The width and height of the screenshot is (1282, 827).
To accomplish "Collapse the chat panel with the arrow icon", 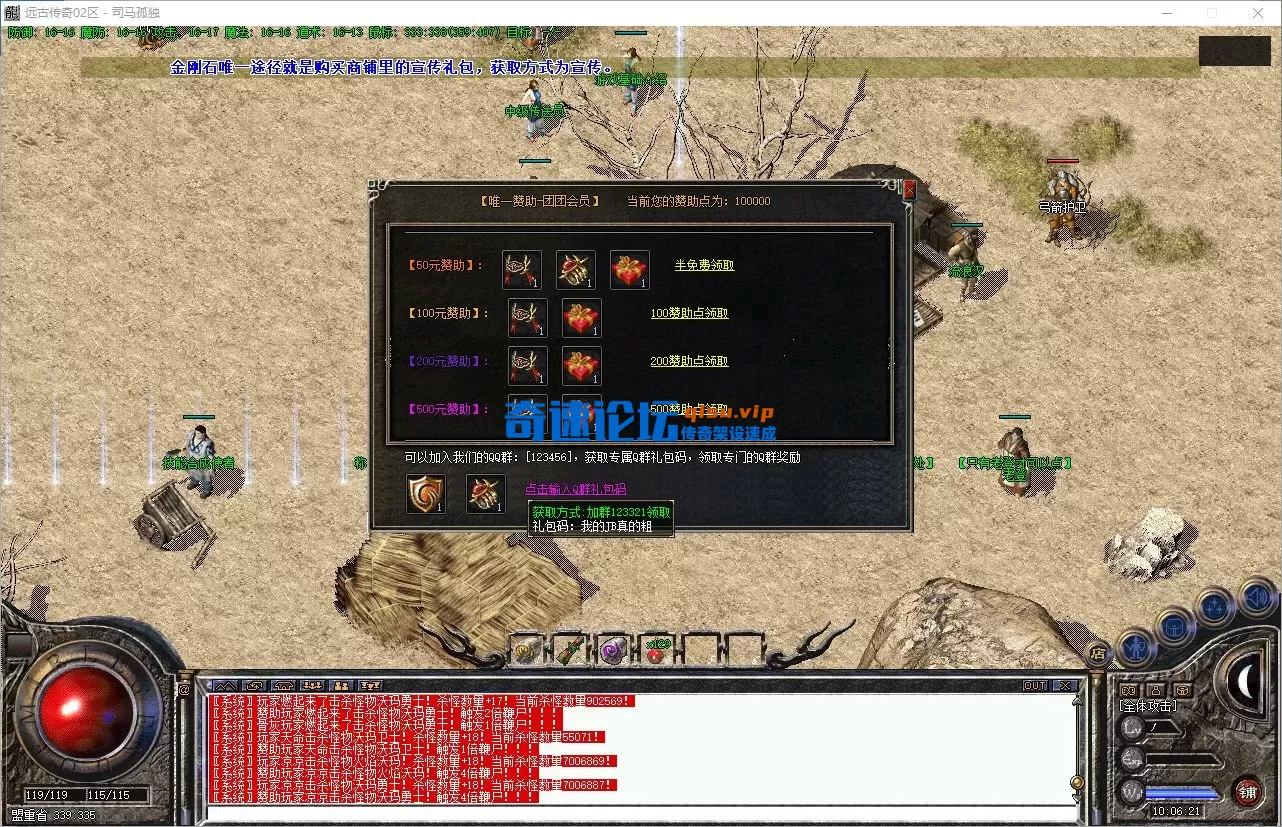I will (x=226, y=687).
